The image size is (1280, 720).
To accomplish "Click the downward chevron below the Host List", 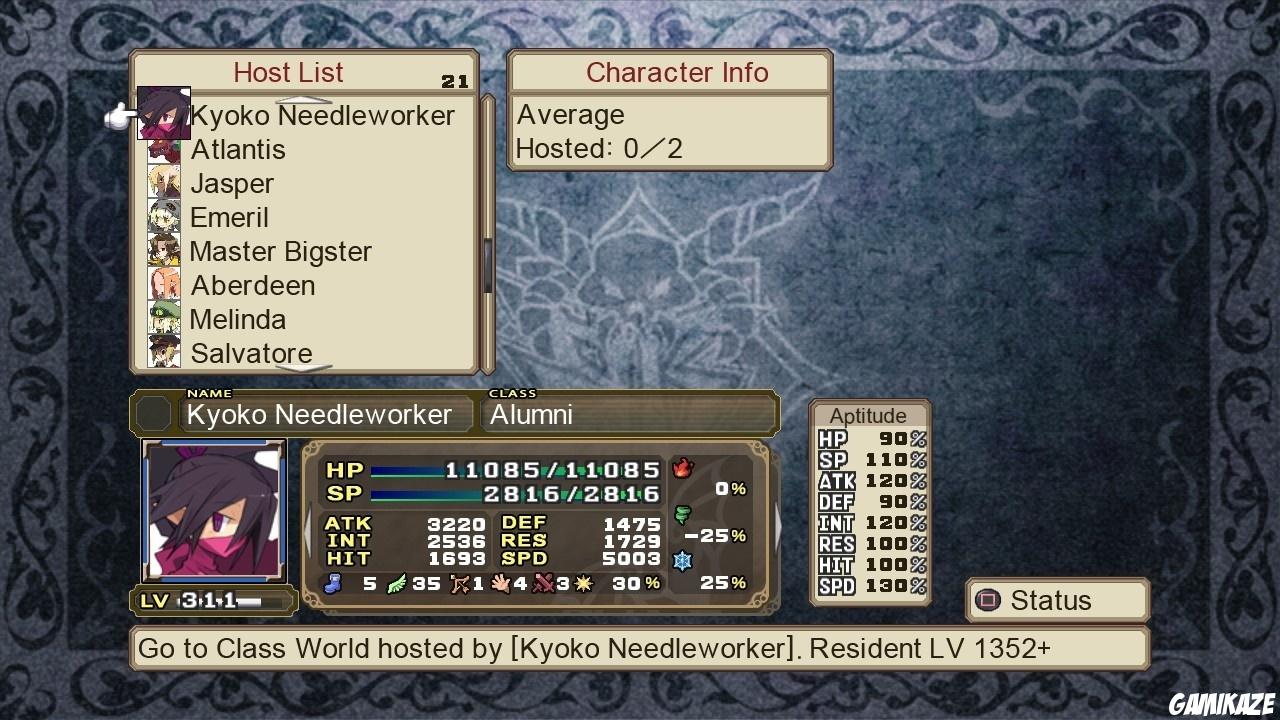I will click(302, 370).
